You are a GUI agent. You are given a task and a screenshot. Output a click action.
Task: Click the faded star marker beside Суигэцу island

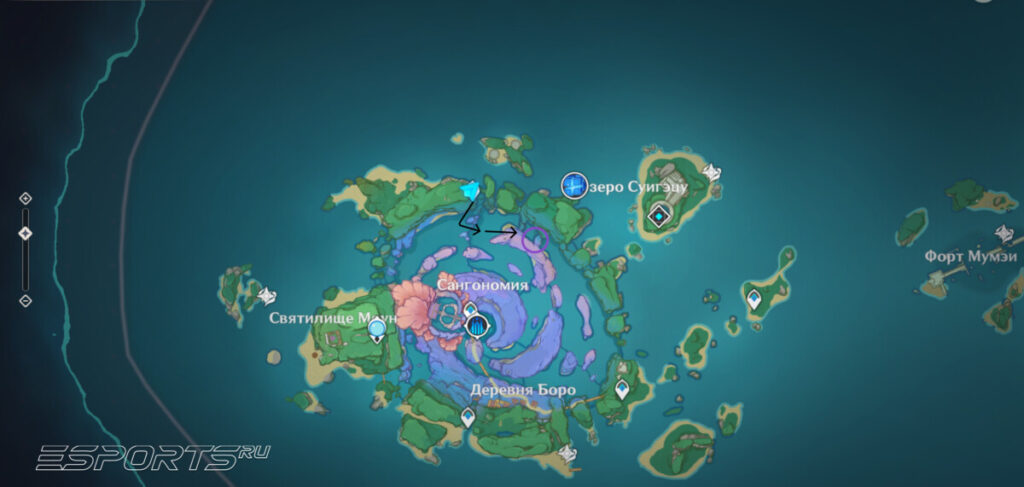711,173
